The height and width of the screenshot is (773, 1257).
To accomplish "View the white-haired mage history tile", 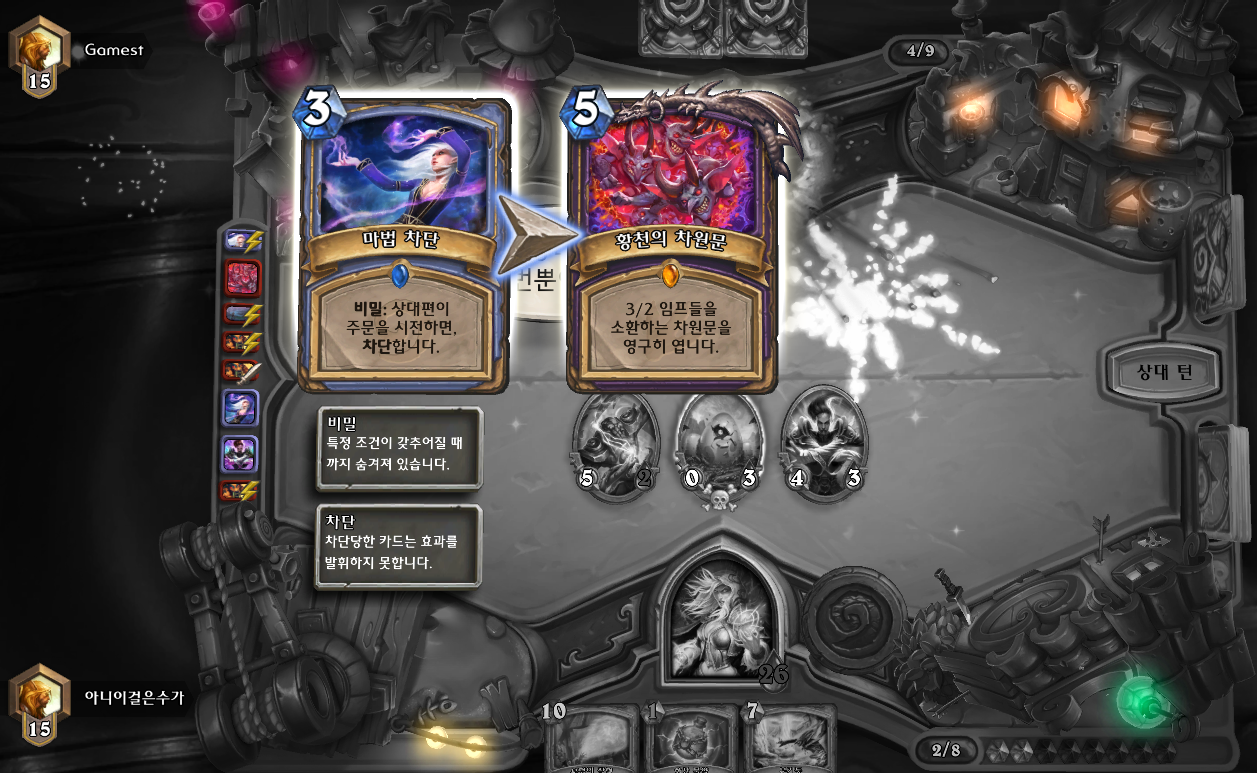I will (x=241, y=408).
